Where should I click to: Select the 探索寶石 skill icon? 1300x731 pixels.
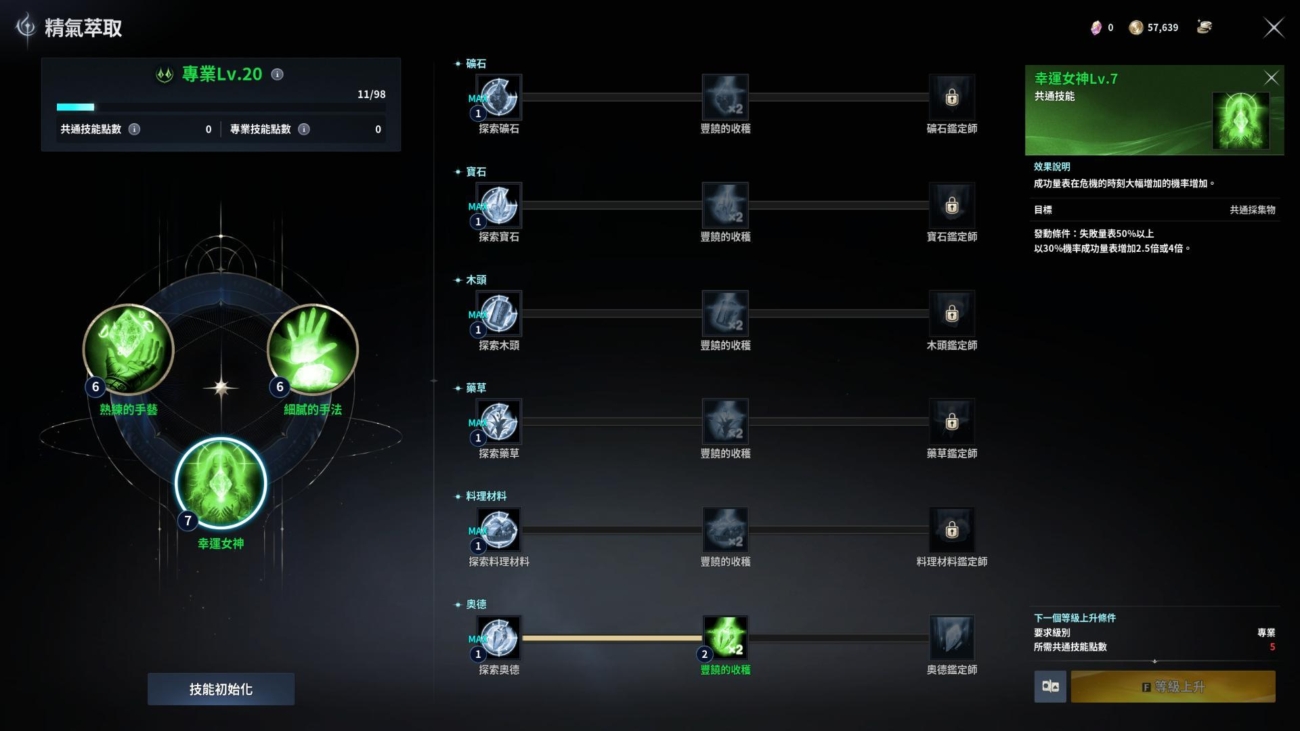click(x=497, y=206)
